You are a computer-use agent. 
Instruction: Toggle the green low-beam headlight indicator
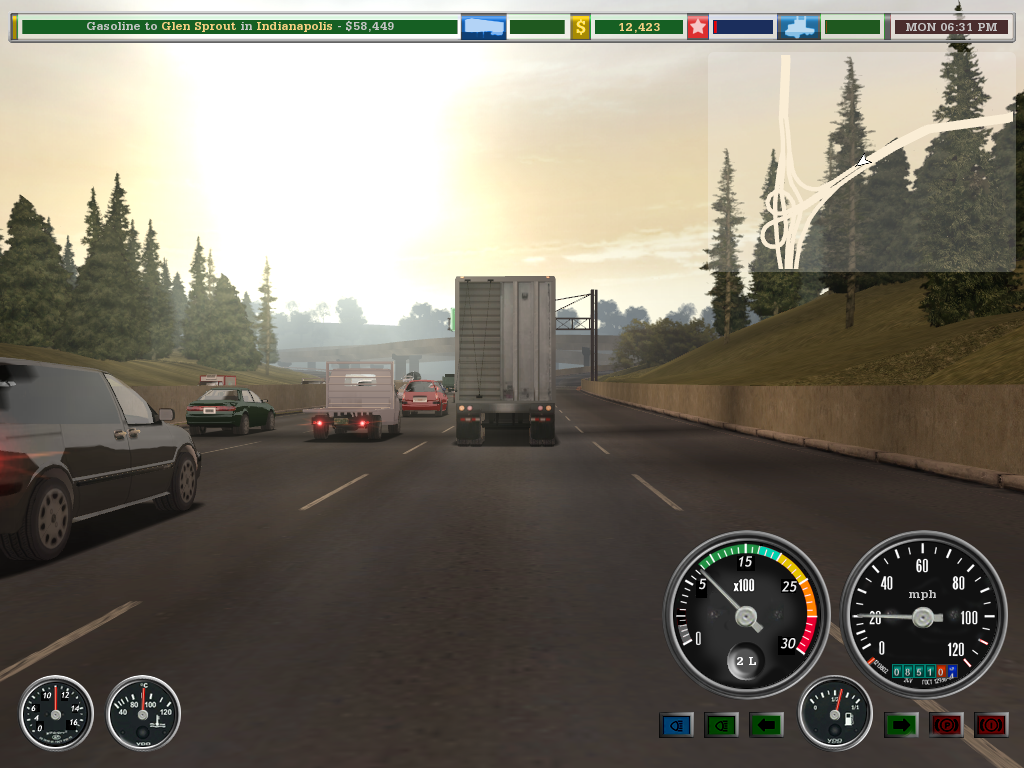point(721,725)
